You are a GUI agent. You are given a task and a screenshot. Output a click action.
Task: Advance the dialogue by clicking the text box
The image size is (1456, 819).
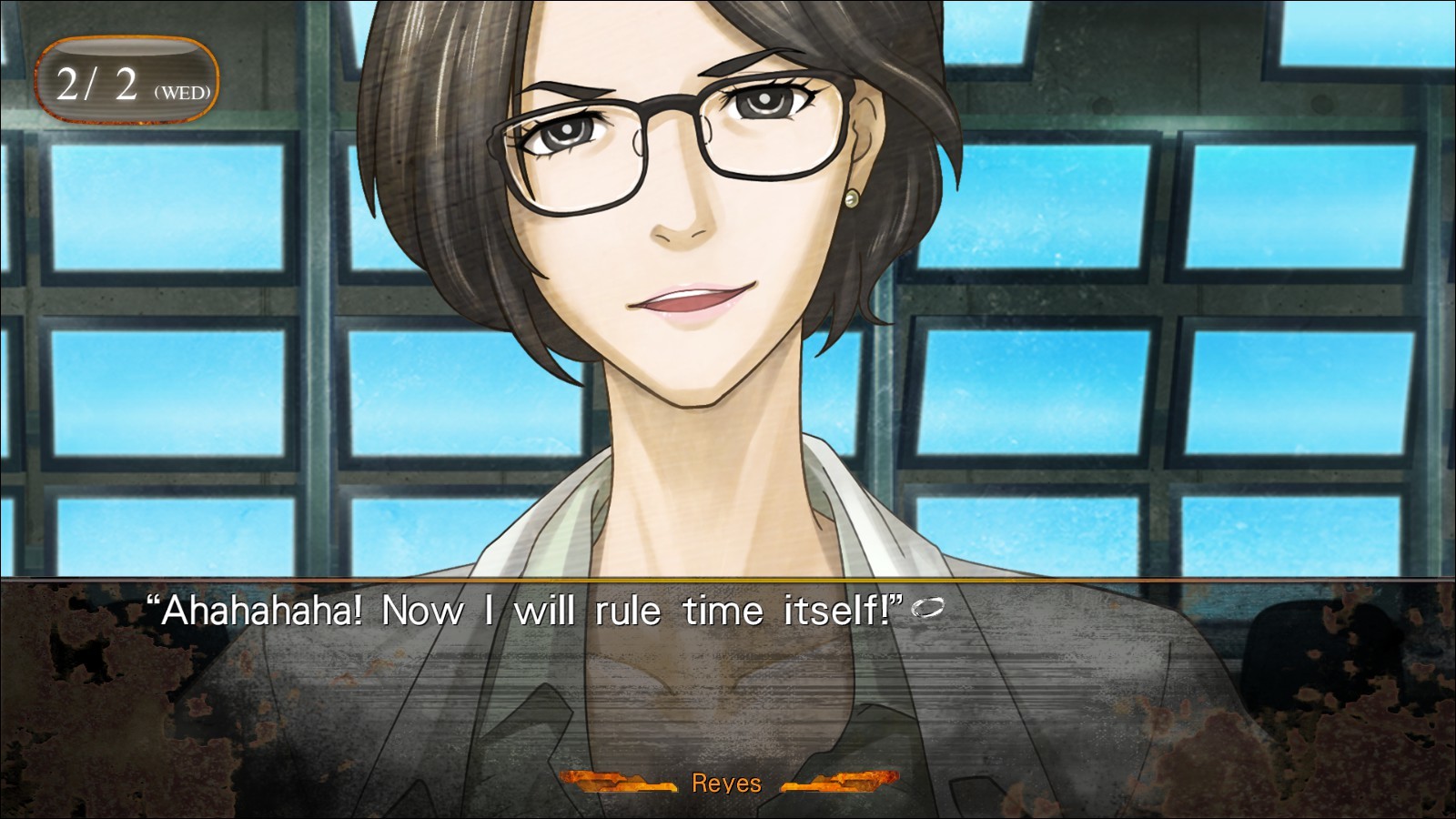[728, 682]
